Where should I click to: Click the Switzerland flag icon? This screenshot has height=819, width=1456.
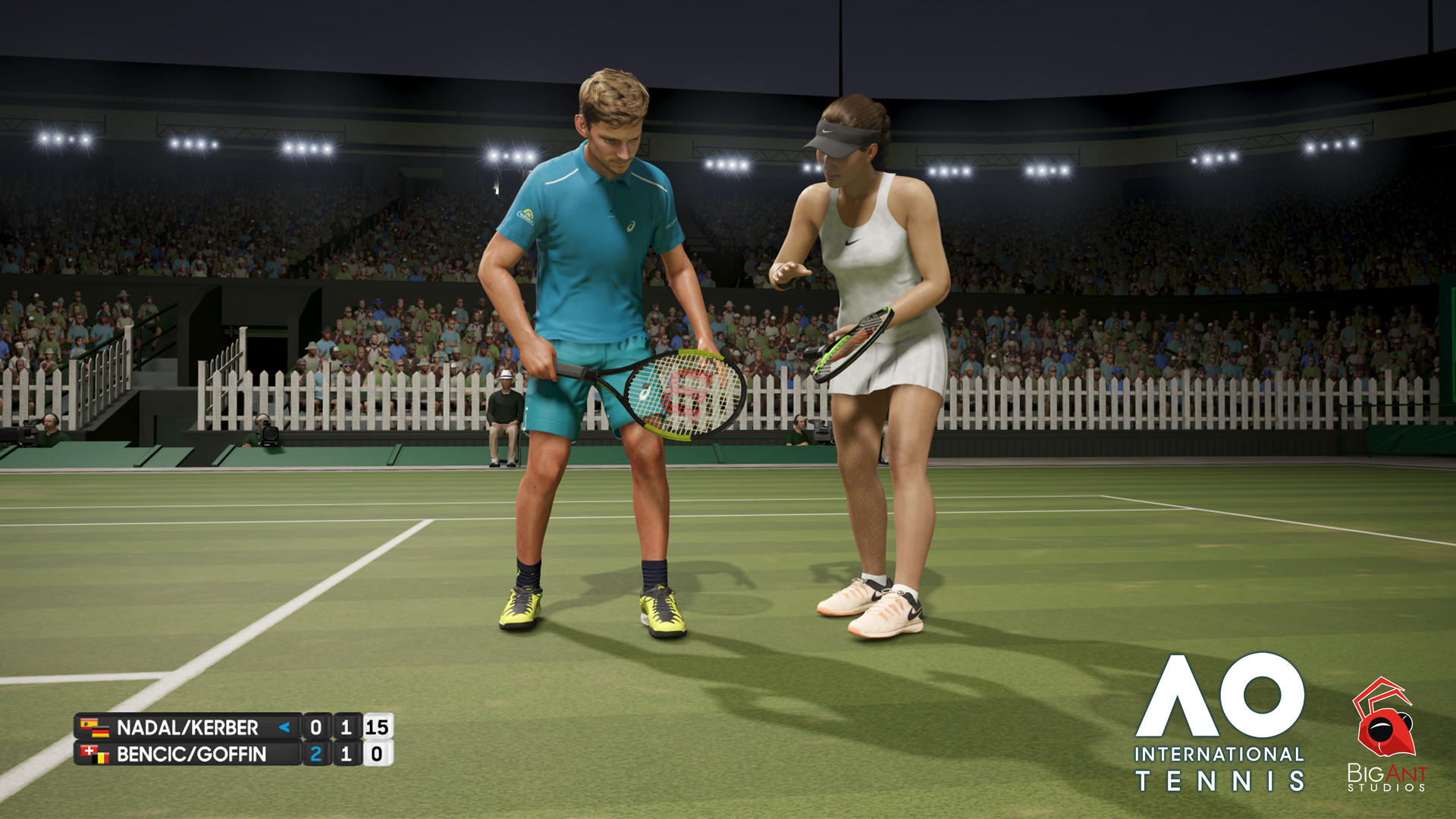[x=89, y=751]
